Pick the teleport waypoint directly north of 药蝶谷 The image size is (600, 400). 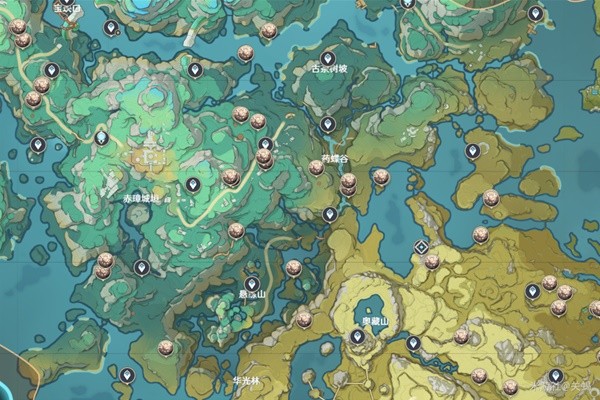coord(327,124)
